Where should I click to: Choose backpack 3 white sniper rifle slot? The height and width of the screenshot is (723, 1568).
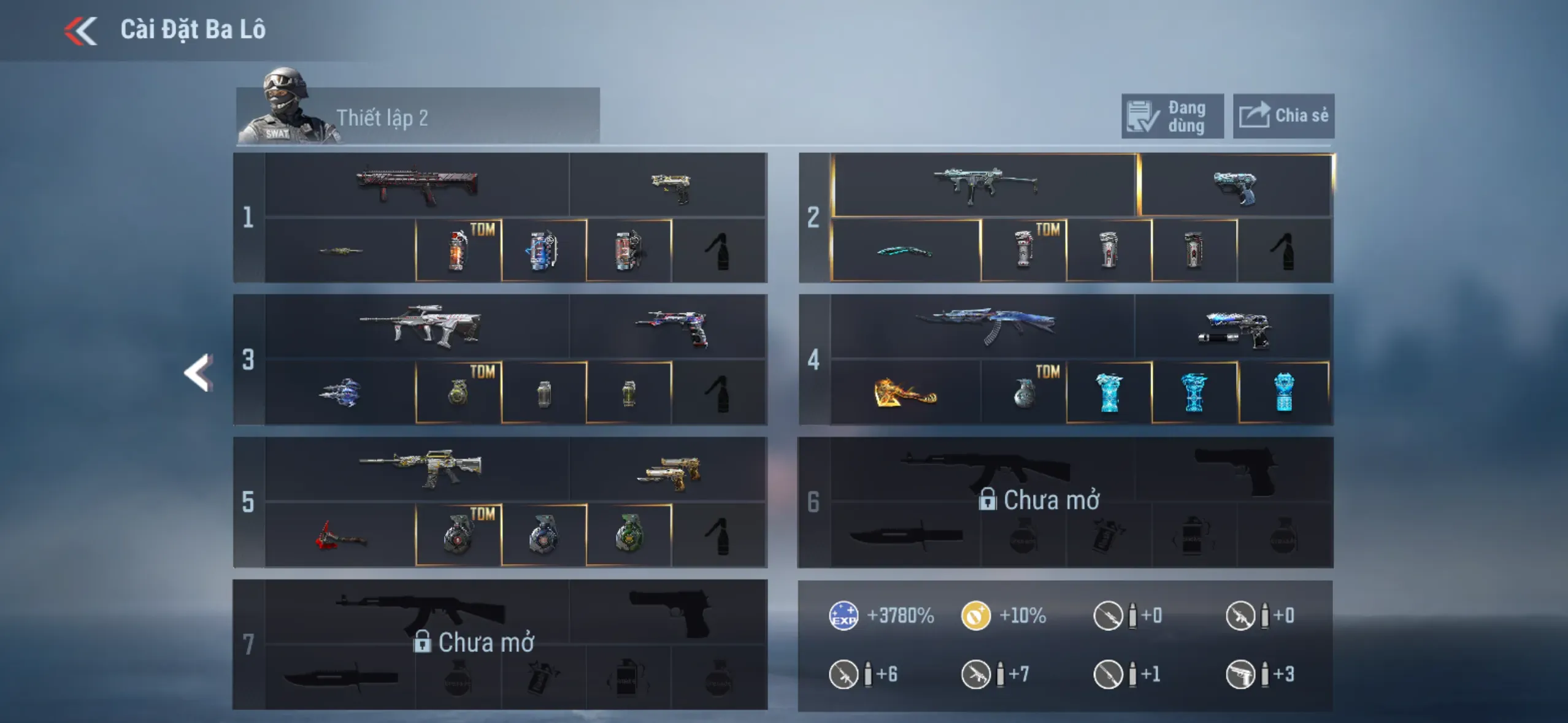[417, 327]
